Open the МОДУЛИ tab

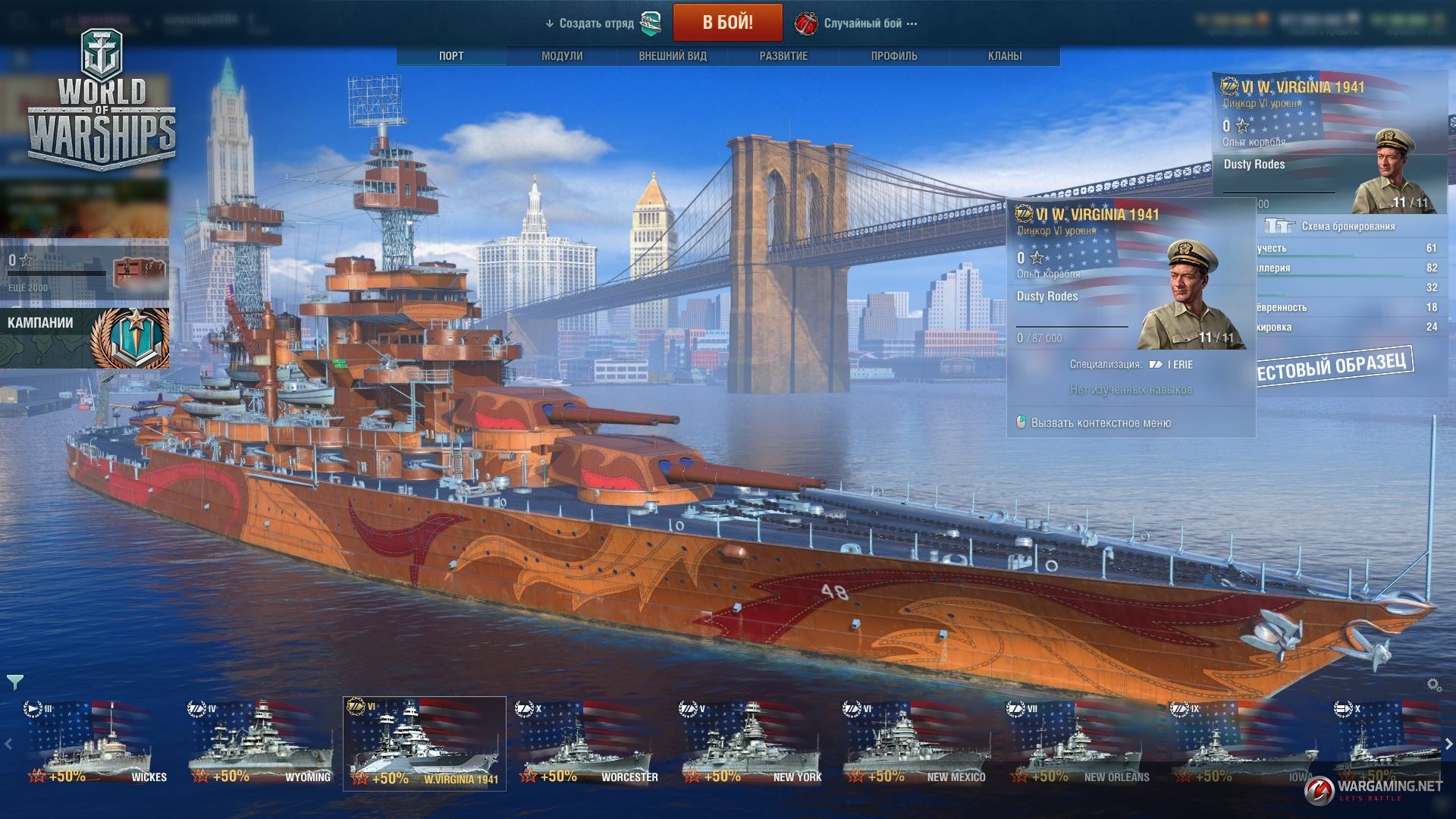tap(562, 56)
